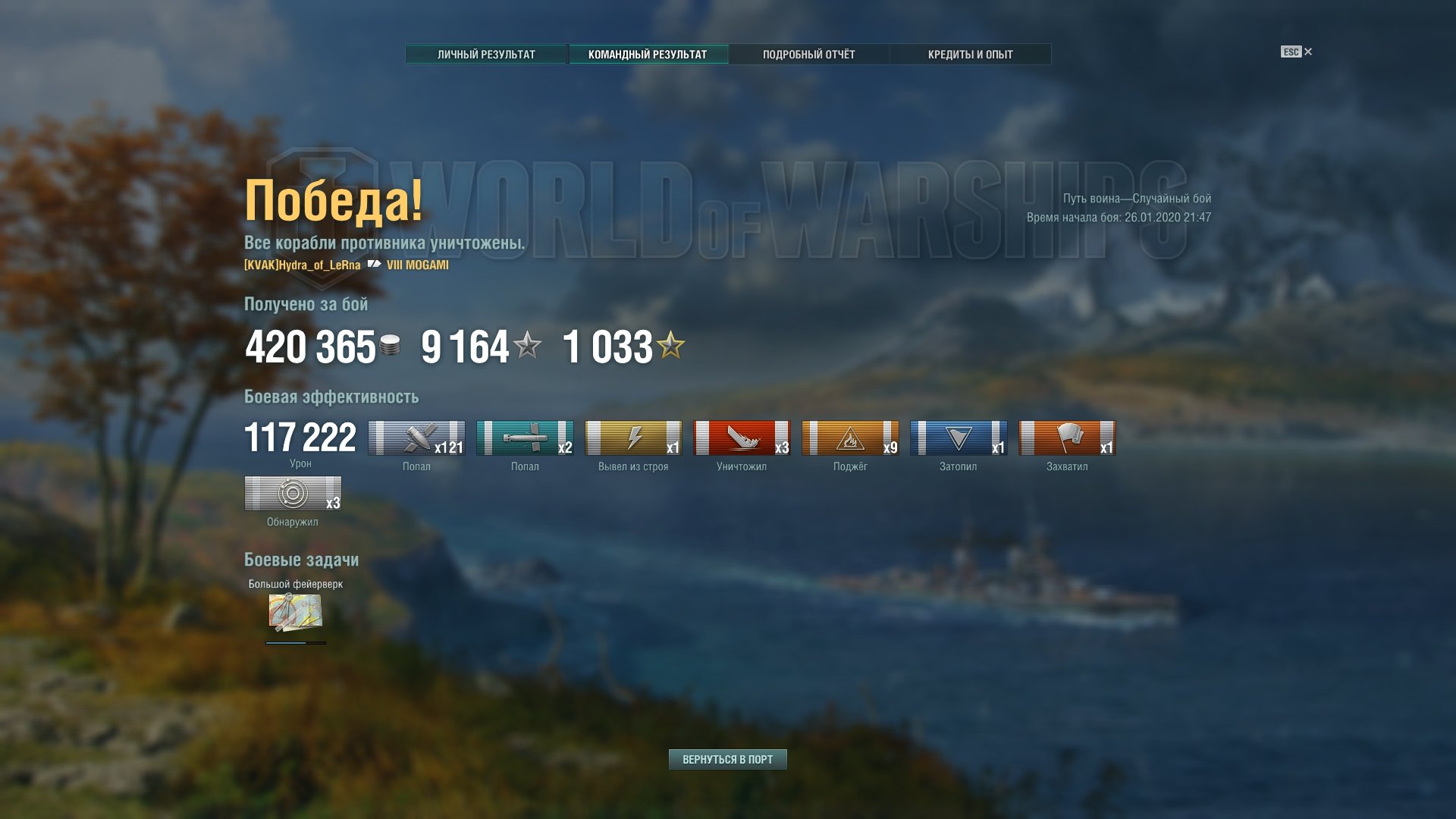The image size is (1456, 819).
Task: Select the incapacitation lightning ribbon
Action: click(x=633, y=438)
